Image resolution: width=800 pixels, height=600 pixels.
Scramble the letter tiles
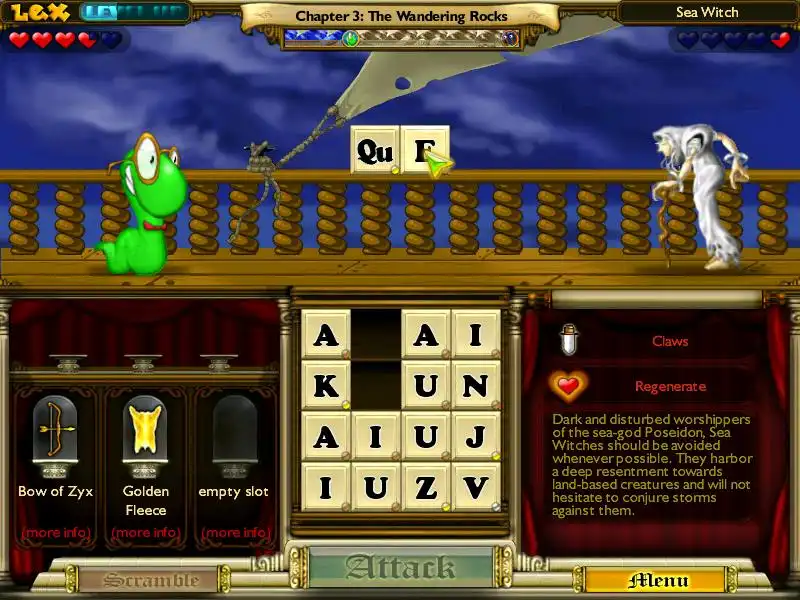[138, 580]
